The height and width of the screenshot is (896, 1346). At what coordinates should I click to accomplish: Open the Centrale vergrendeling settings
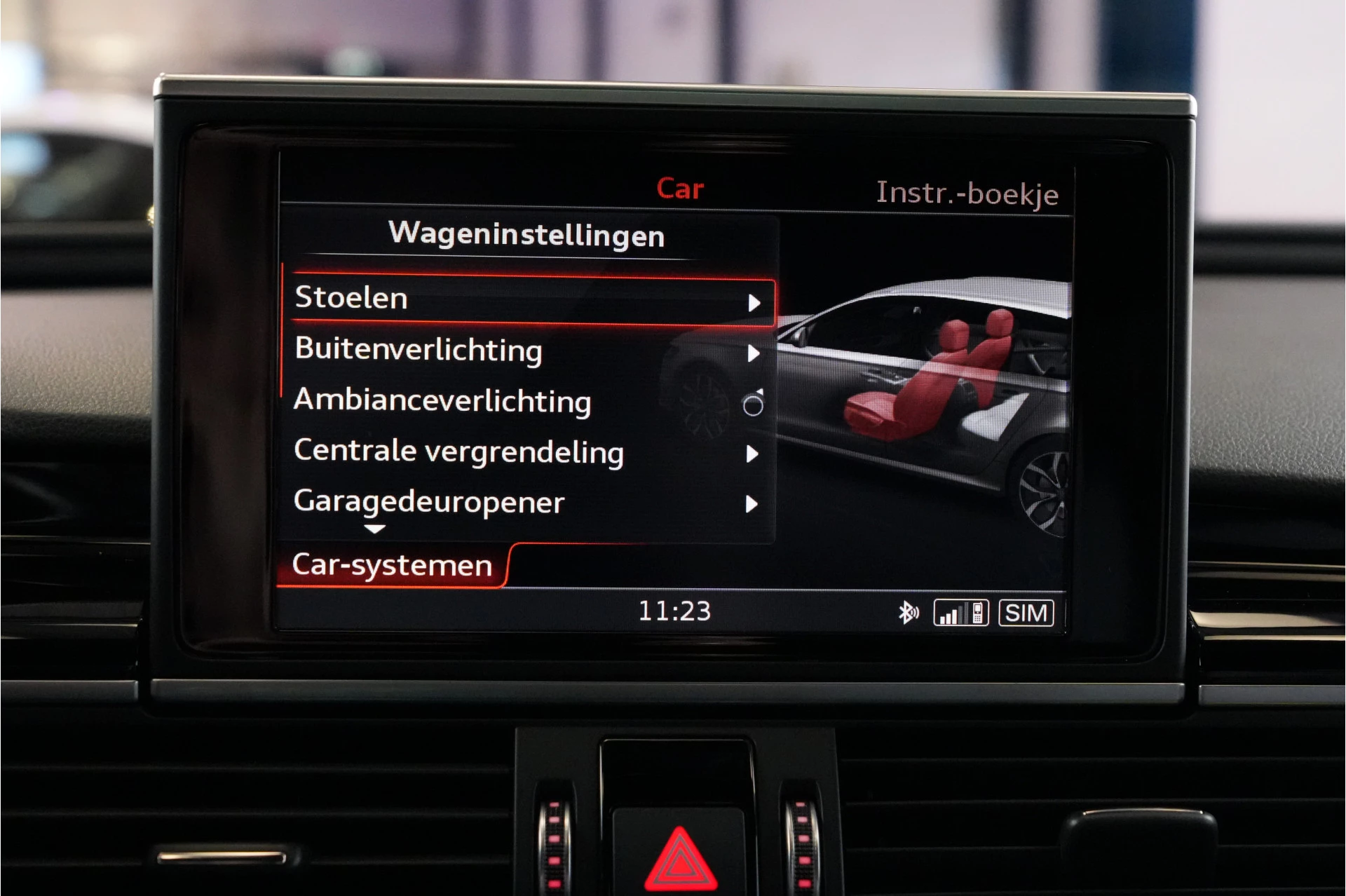point(459,452)
